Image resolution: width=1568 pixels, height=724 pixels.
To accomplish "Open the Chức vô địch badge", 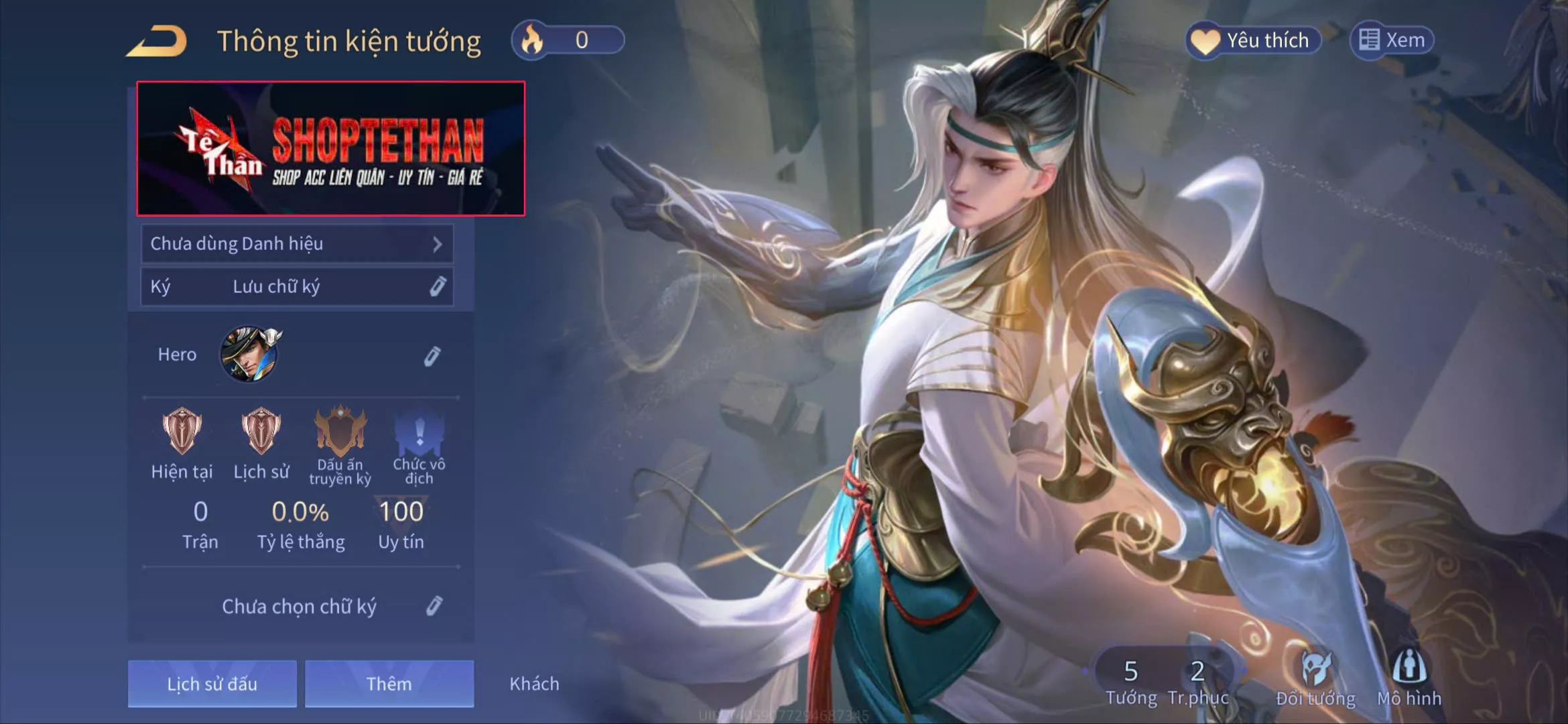I will 419,432.
